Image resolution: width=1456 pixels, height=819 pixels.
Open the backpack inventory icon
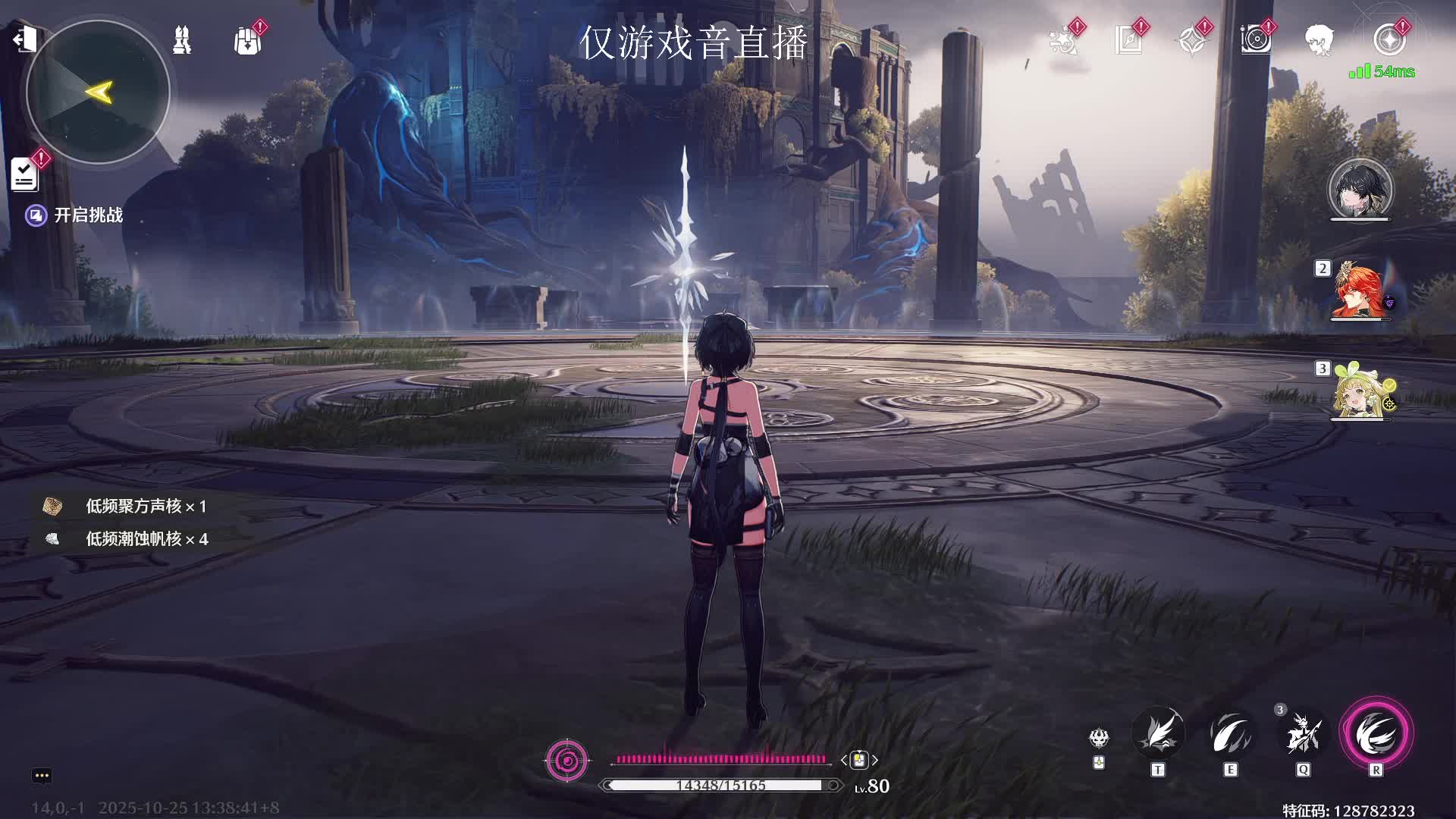tap(247, 40)
